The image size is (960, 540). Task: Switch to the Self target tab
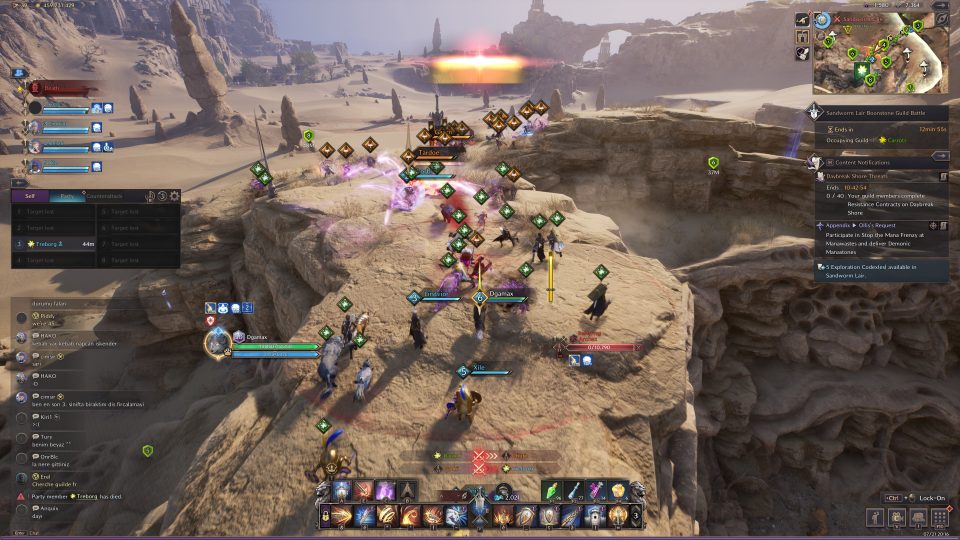coord(31,196)
